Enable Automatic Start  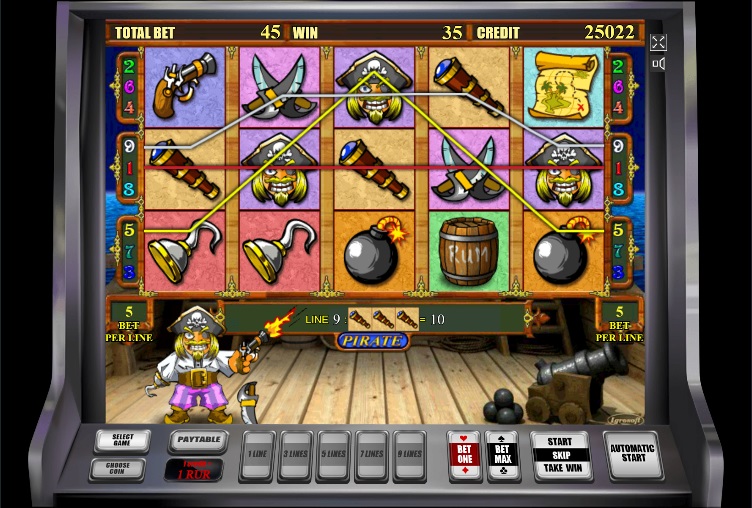click(633, 455)
